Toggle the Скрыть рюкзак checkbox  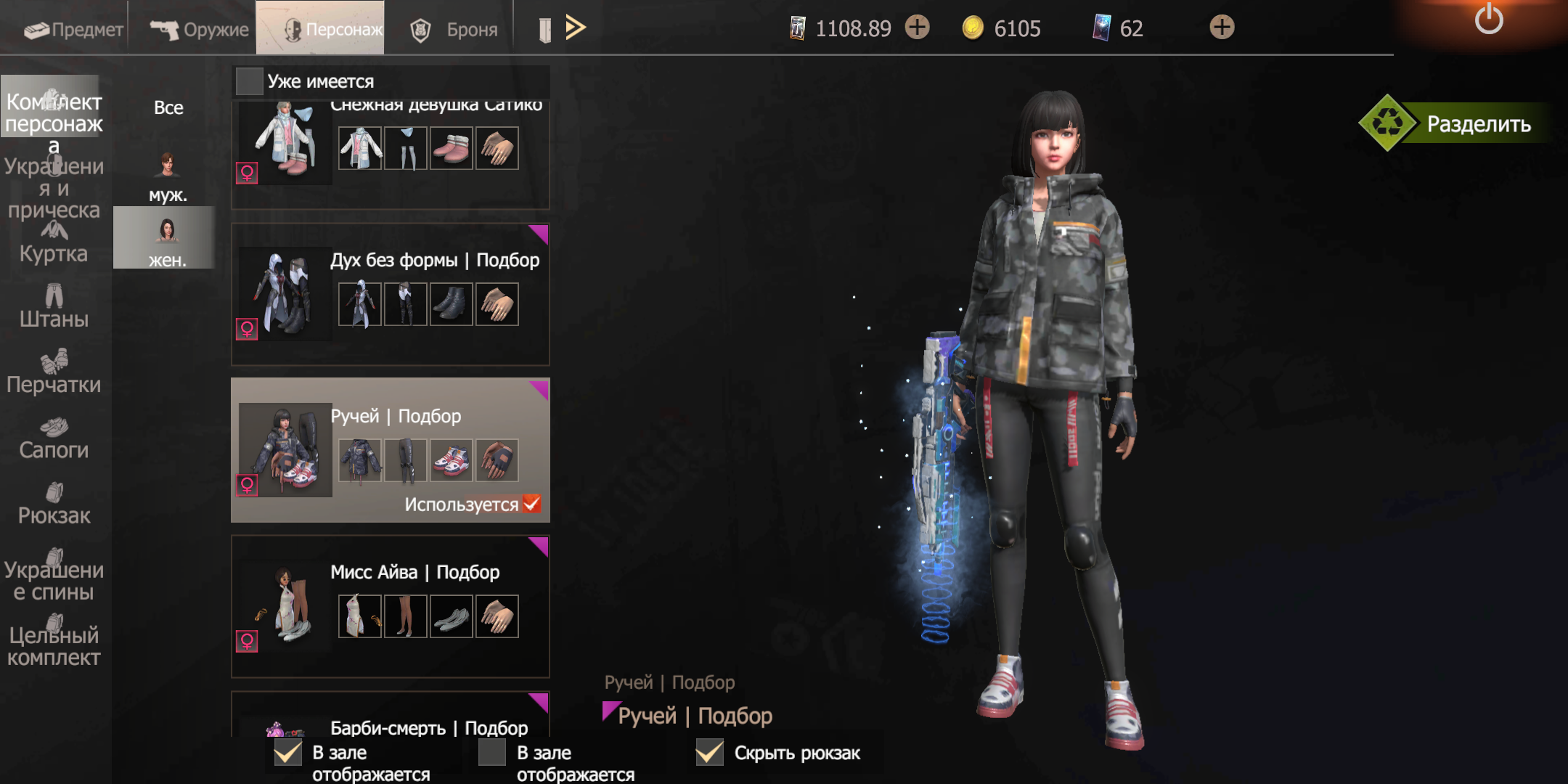click(710, 753)
